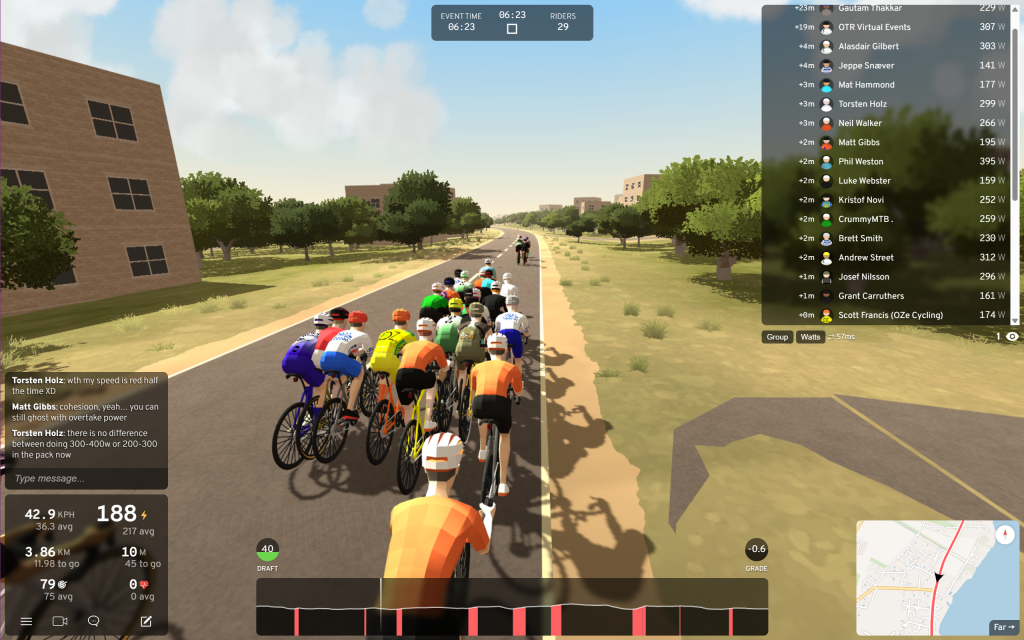The height and width of the screenshot is (640, 1024).
Task: Click the eye spectator icon
Action: point(1012,337)
